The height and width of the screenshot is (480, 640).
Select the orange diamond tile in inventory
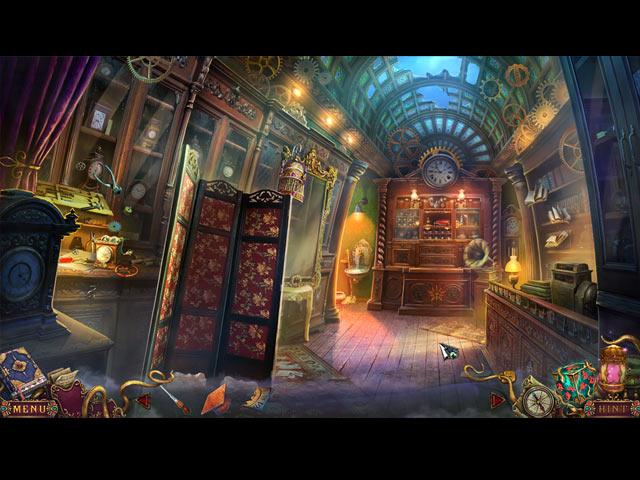pyautogui.click(x=215, y=397)
